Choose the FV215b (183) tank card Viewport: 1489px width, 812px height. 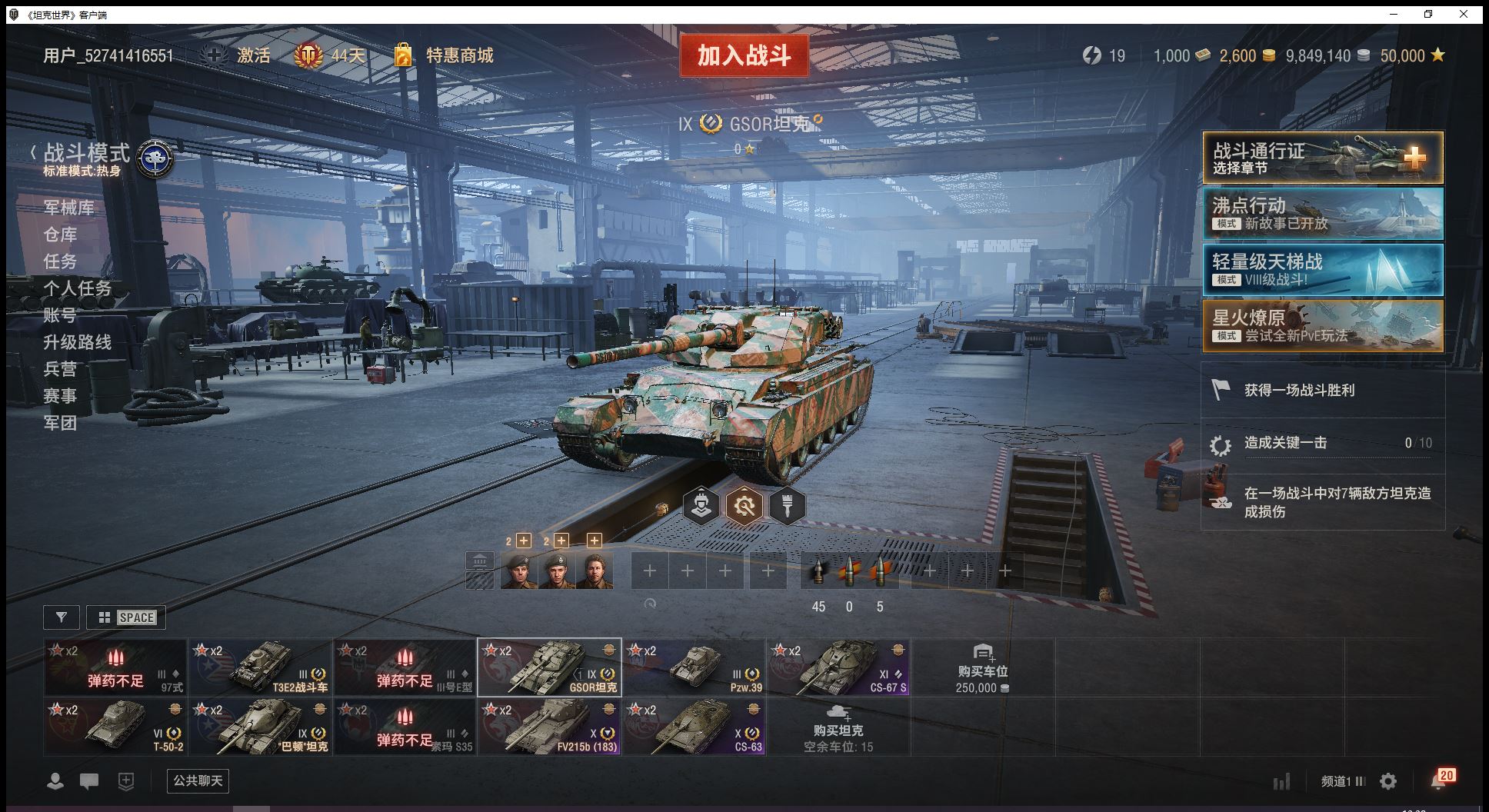[549, 727]
